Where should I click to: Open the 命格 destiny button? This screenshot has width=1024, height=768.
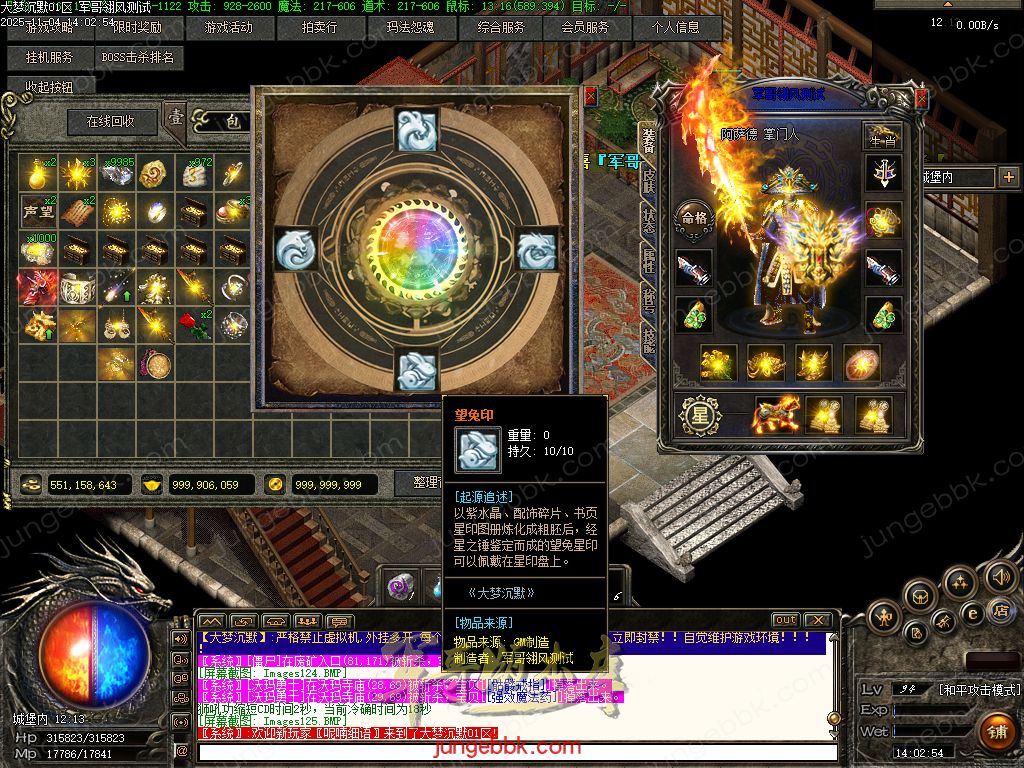[693, 216]
